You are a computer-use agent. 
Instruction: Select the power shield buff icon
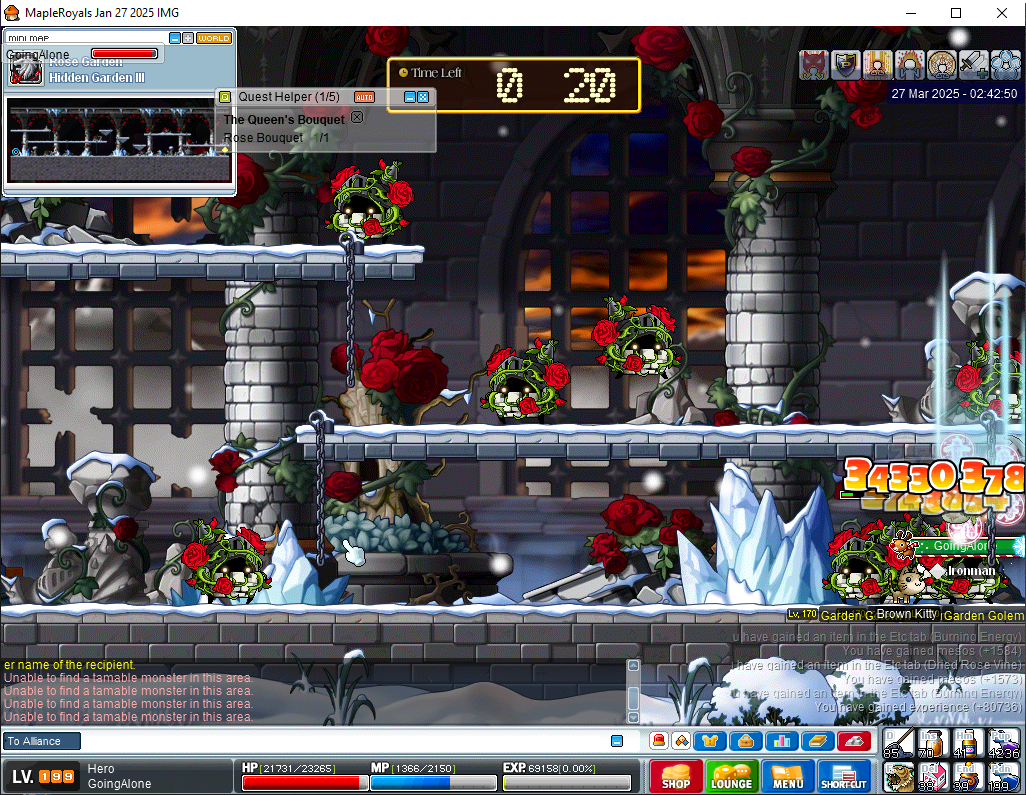pos(847,65)
